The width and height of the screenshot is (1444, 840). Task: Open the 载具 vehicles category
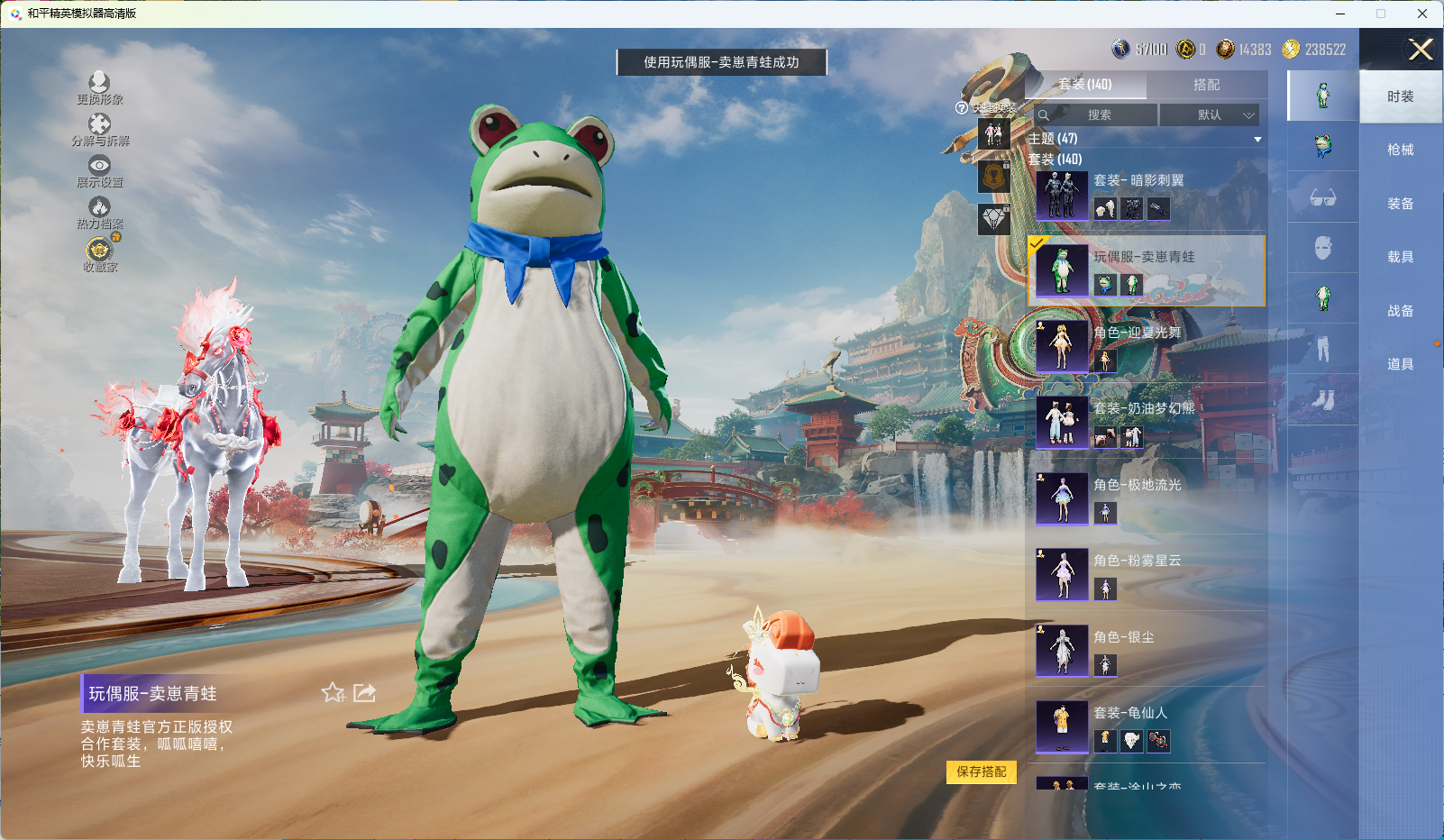pyautogui.click(x=1400, y=257)
